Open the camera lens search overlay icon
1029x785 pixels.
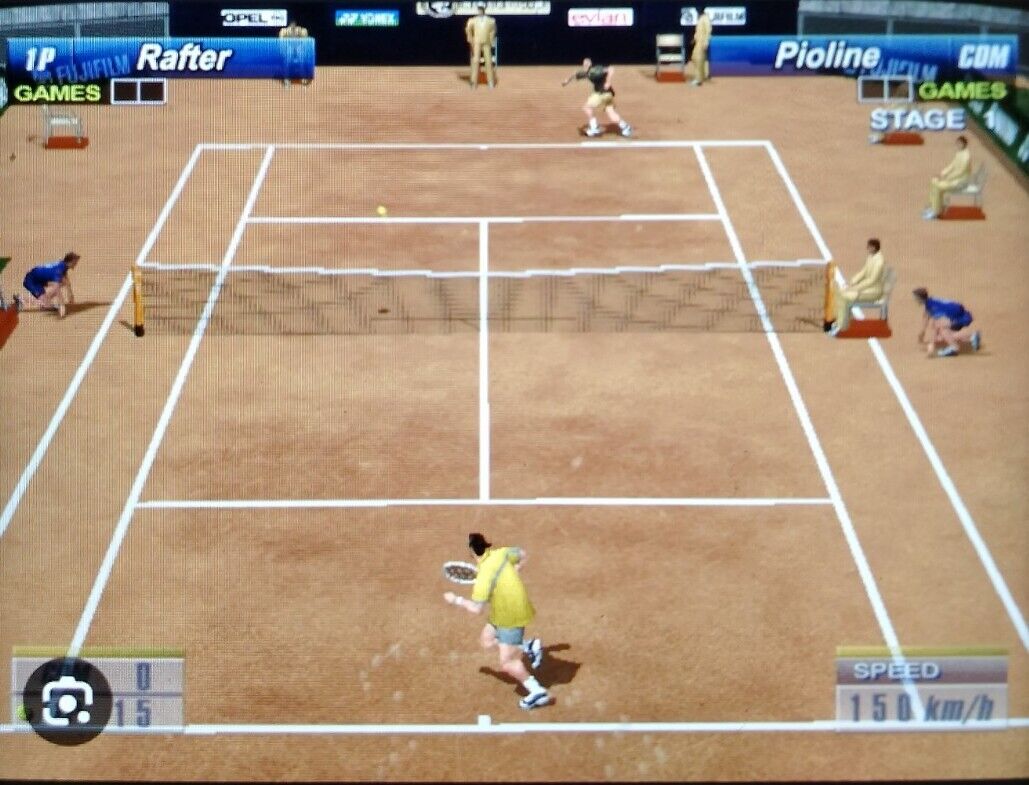(67, 701)
